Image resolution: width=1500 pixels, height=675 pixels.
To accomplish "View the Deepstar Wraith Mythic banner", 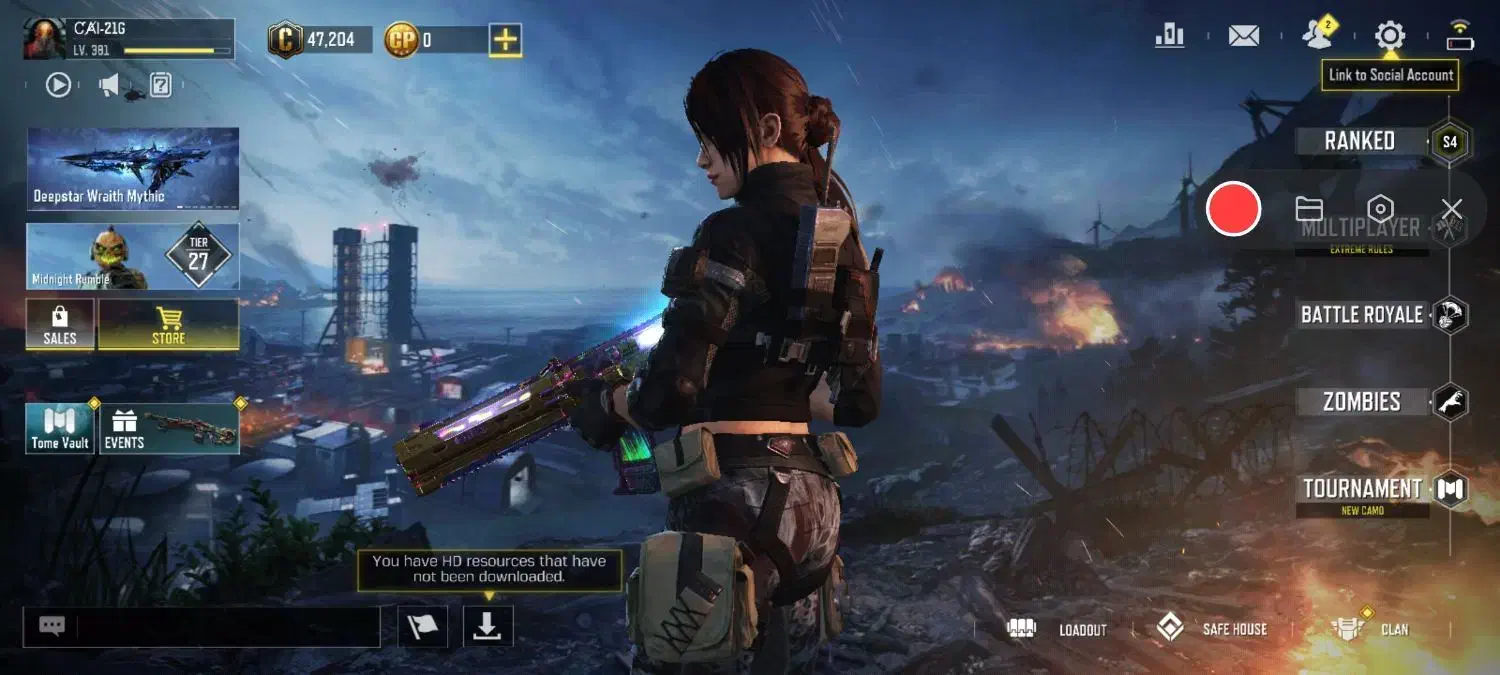I will click(x=133, y=168).
